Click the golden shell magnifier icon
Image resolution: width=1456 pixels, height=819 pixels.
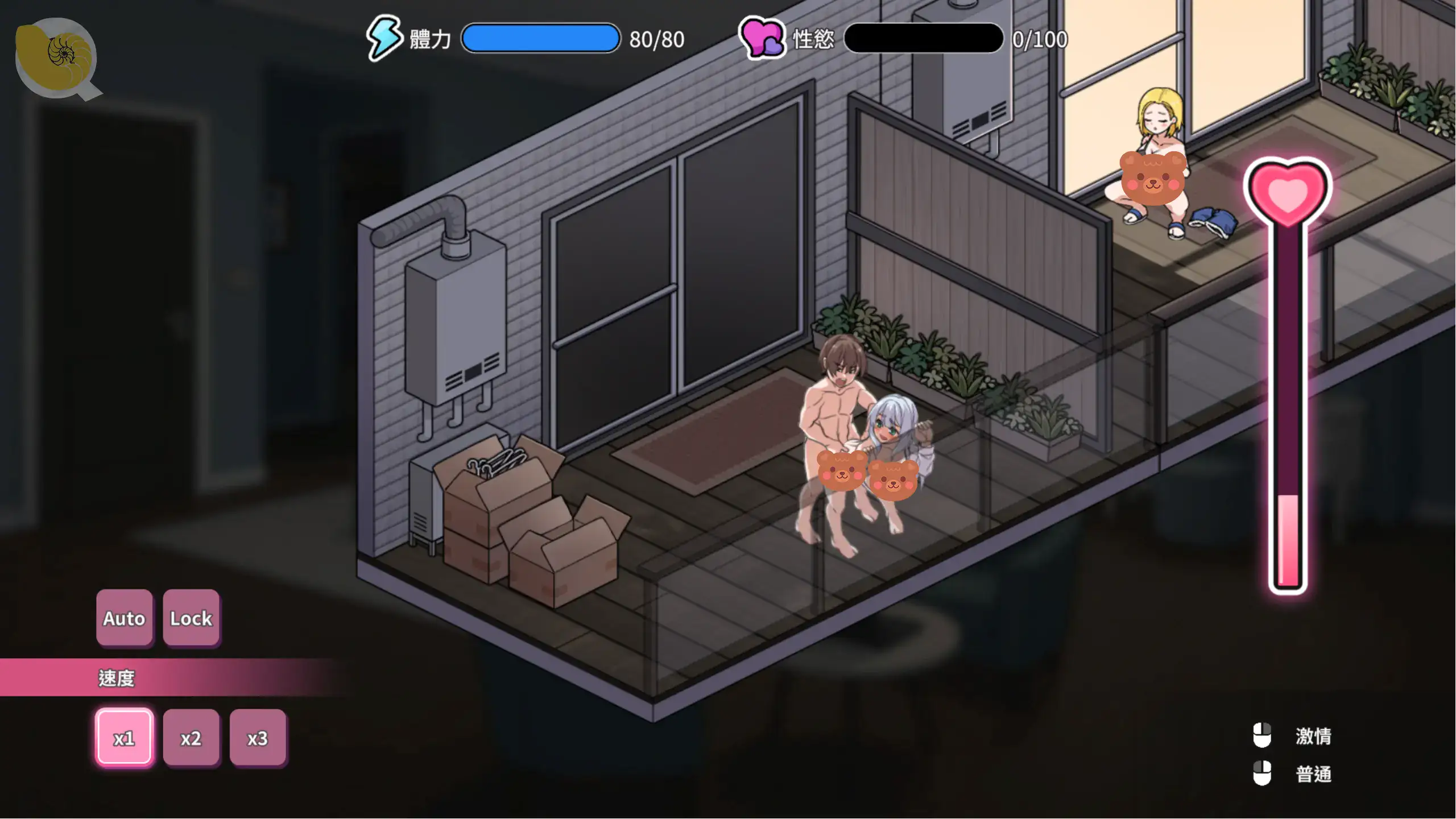pyautogui.click(x=56, y=56)
